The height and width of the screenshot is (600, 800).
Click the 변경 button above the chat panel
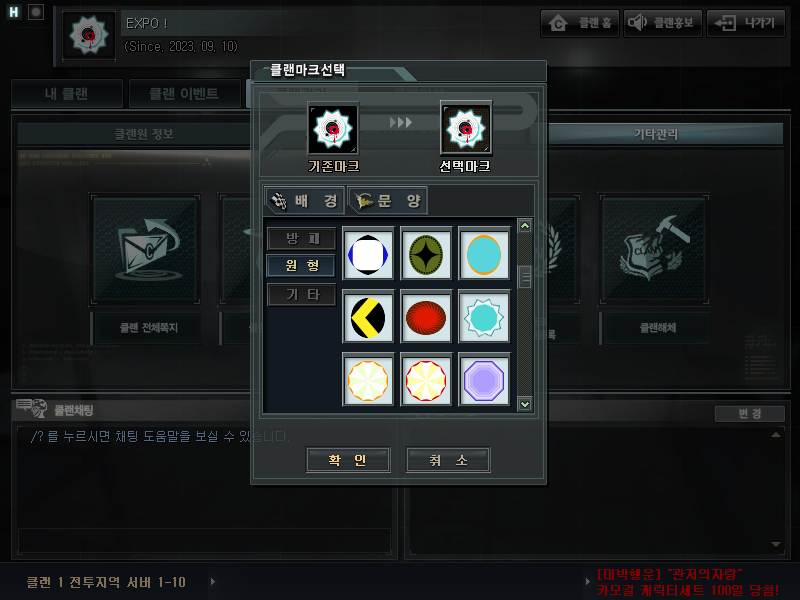tap(749, 414)
